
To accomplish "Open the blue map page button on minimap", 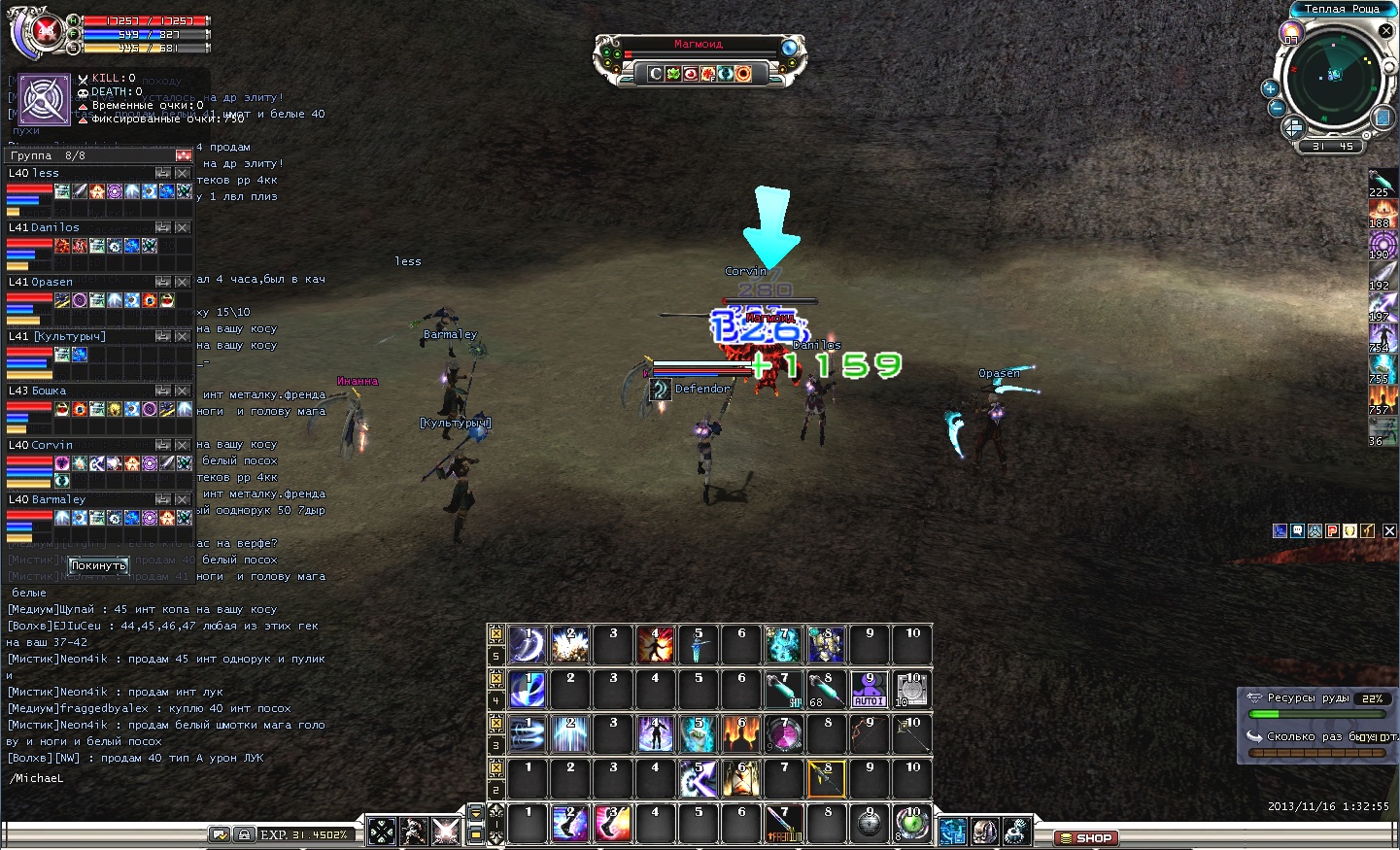I will pos(1383,118).
